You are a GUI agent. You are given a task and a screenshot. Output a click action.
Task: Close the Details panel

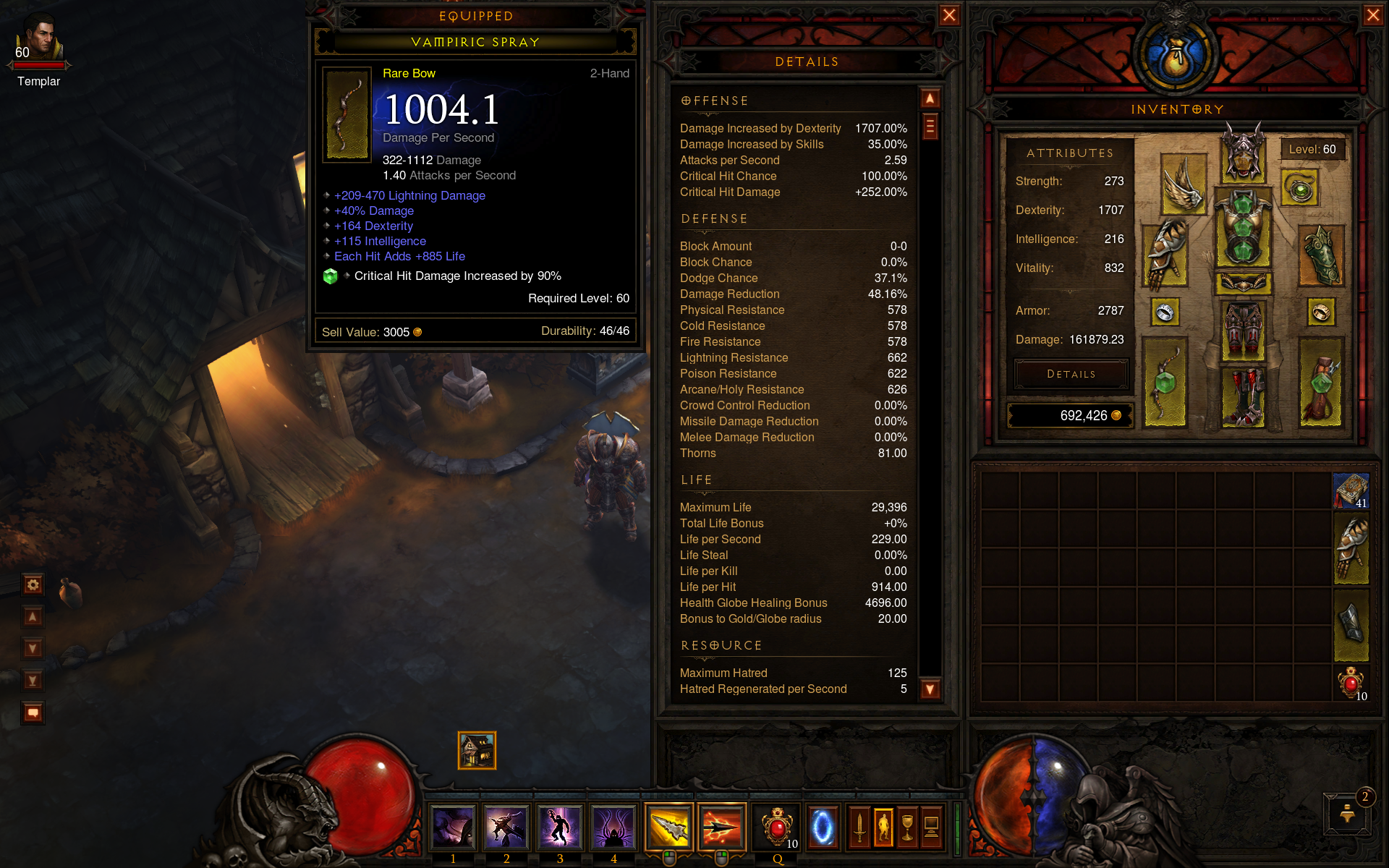[949, 15]
